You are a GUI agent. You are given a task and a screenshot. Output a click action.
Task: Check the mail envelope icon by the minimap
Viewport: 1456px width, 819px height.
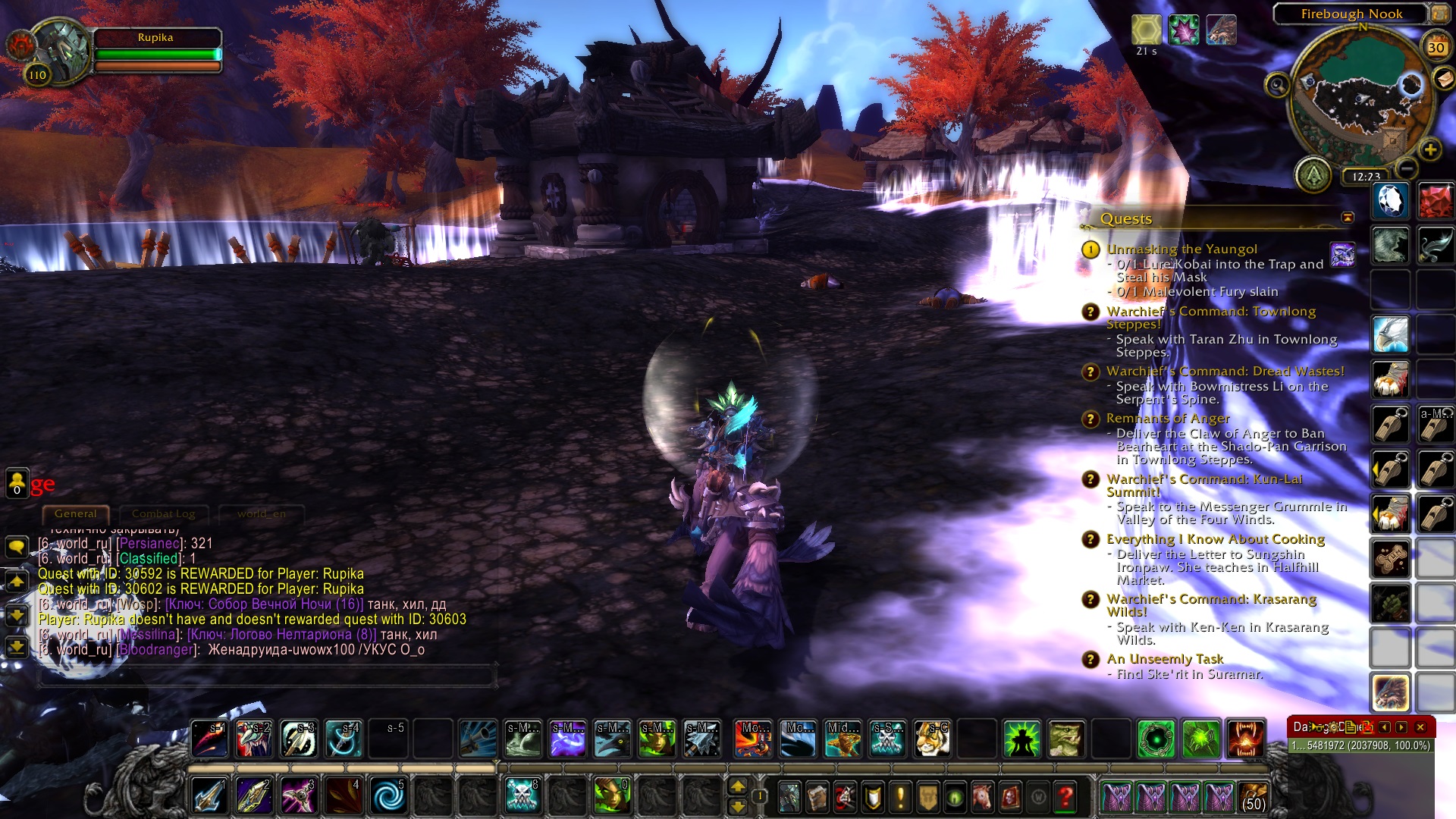click(x=1443, y=78)
